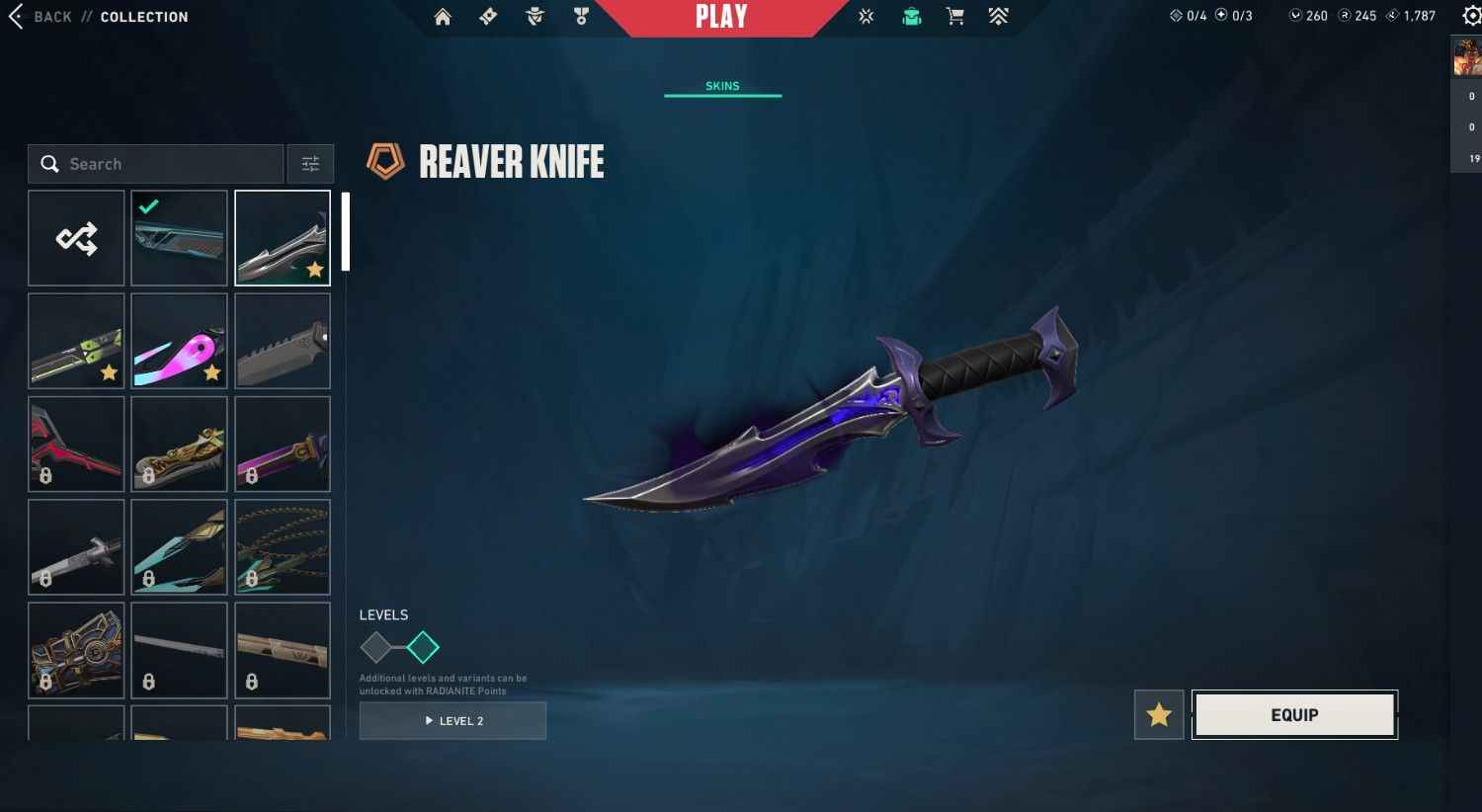Select the random skin shuffle tile
Screen dimensions: 1482x812
[x=76, y=237]
